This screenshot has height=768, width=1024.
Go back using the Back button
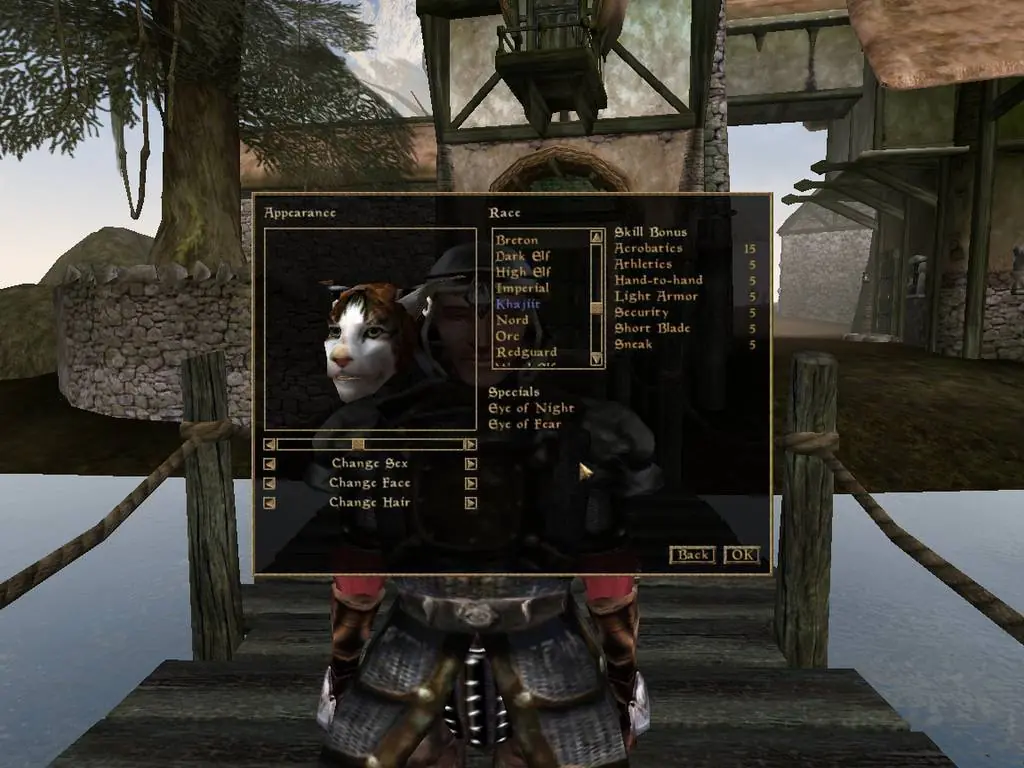coord(691,554)
